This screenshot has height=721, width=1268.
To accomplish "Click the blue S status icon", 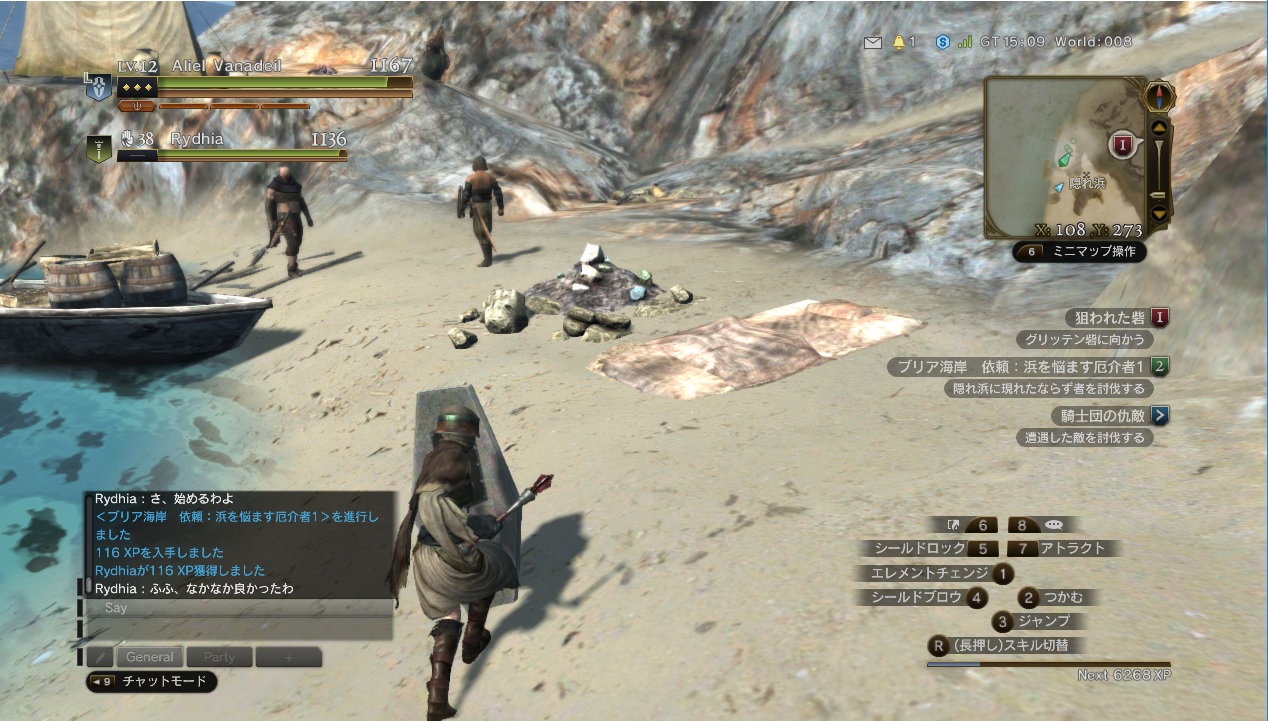I will [942, 42].
